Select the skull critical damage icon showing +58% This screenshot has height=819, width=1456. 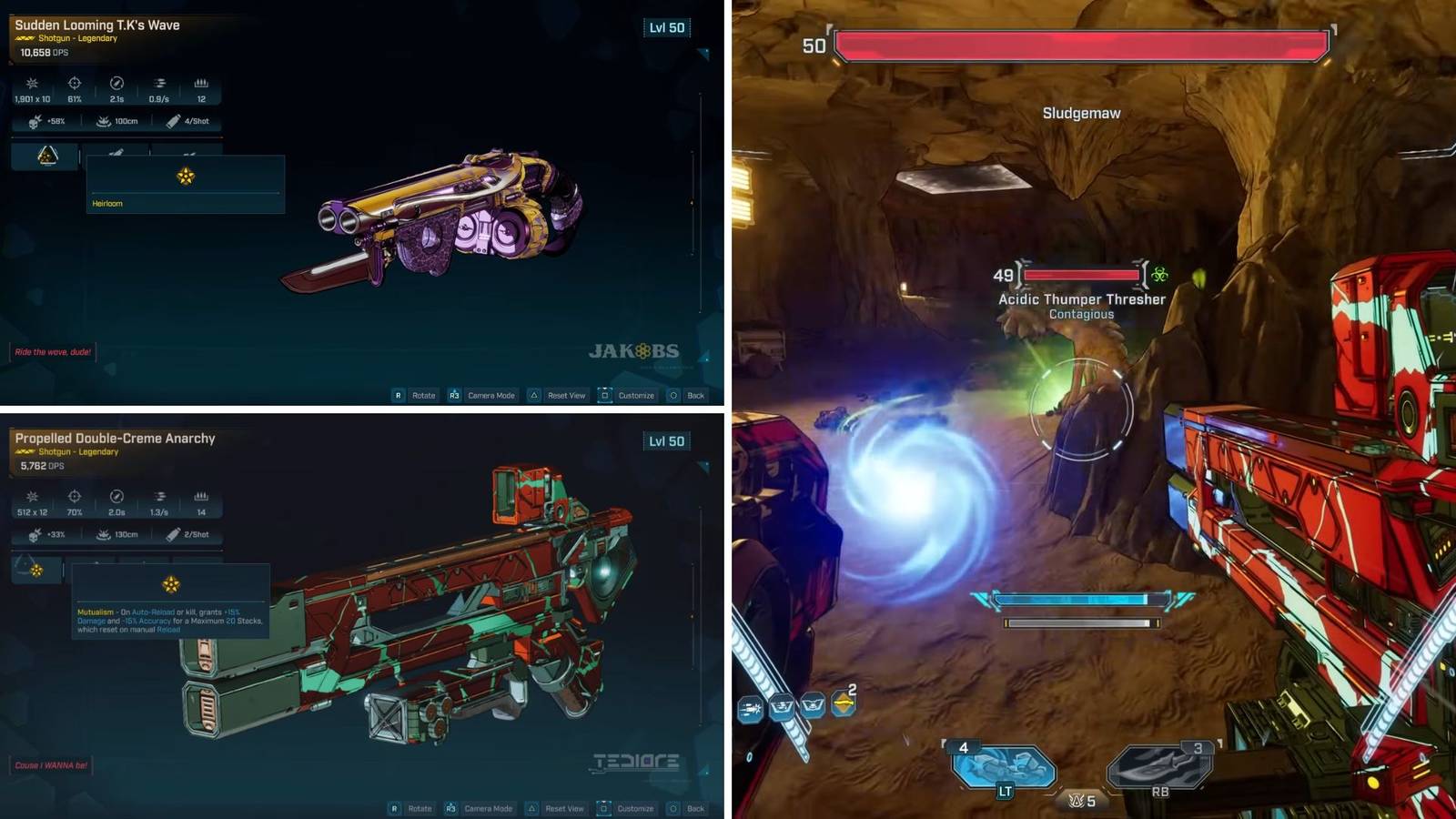coord(34,121)
